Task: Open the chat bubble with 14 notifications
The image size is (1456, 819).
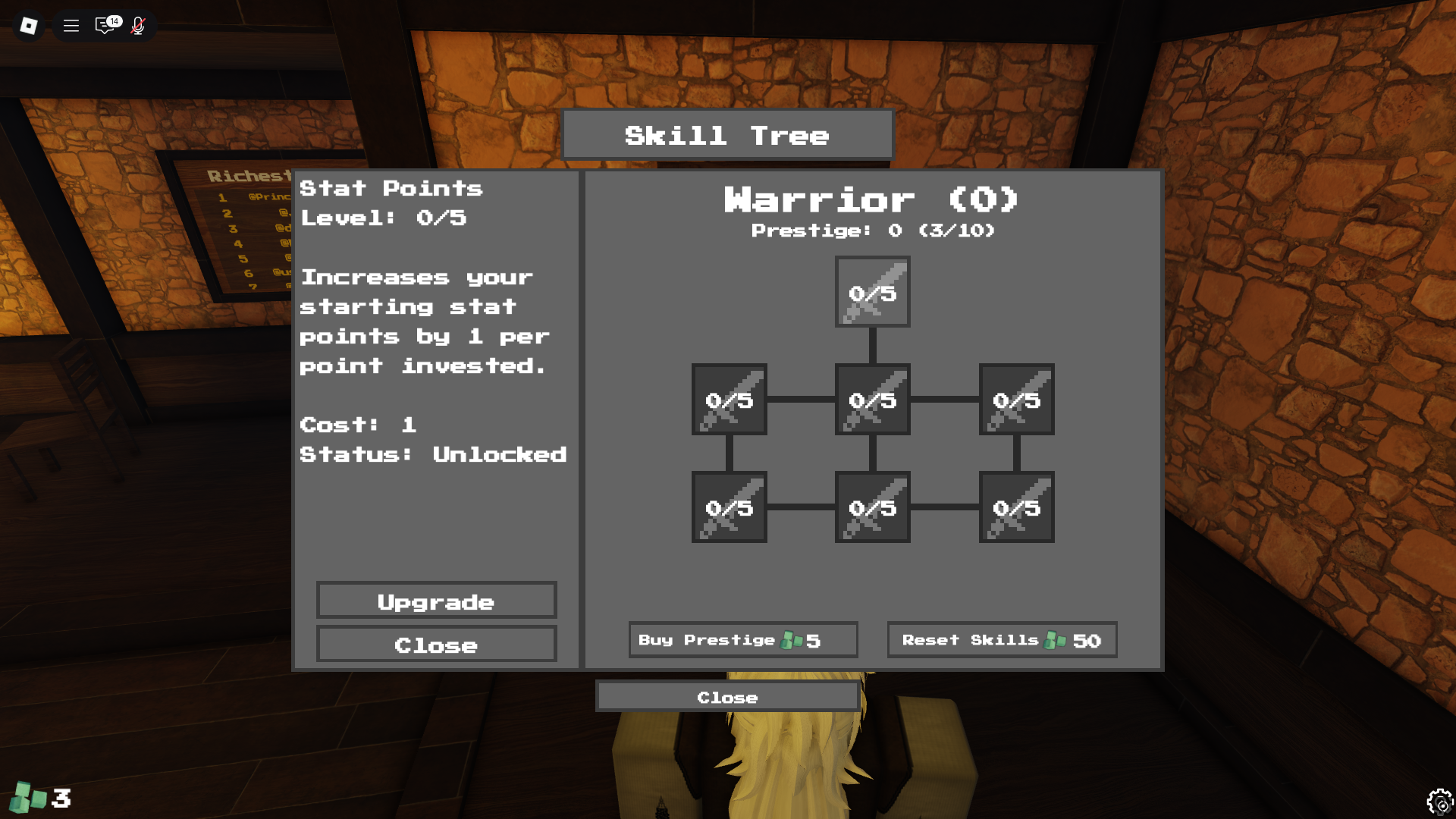Action: click(x=105, y=25)
